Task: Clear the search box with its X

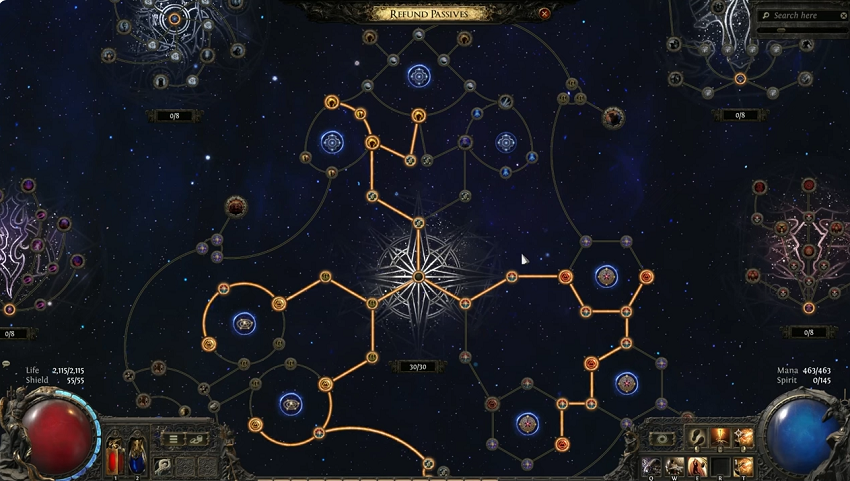Action: coord(844,16)
